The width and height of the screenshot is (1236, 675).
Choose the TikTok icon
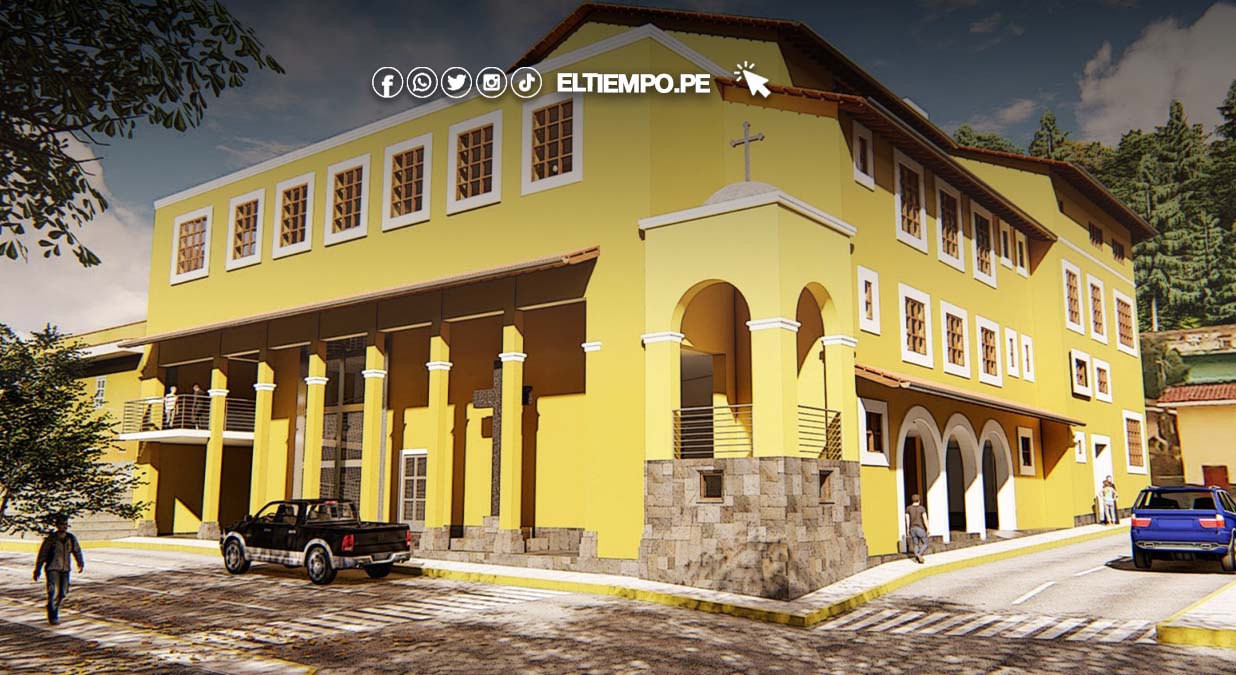[526, 82]
